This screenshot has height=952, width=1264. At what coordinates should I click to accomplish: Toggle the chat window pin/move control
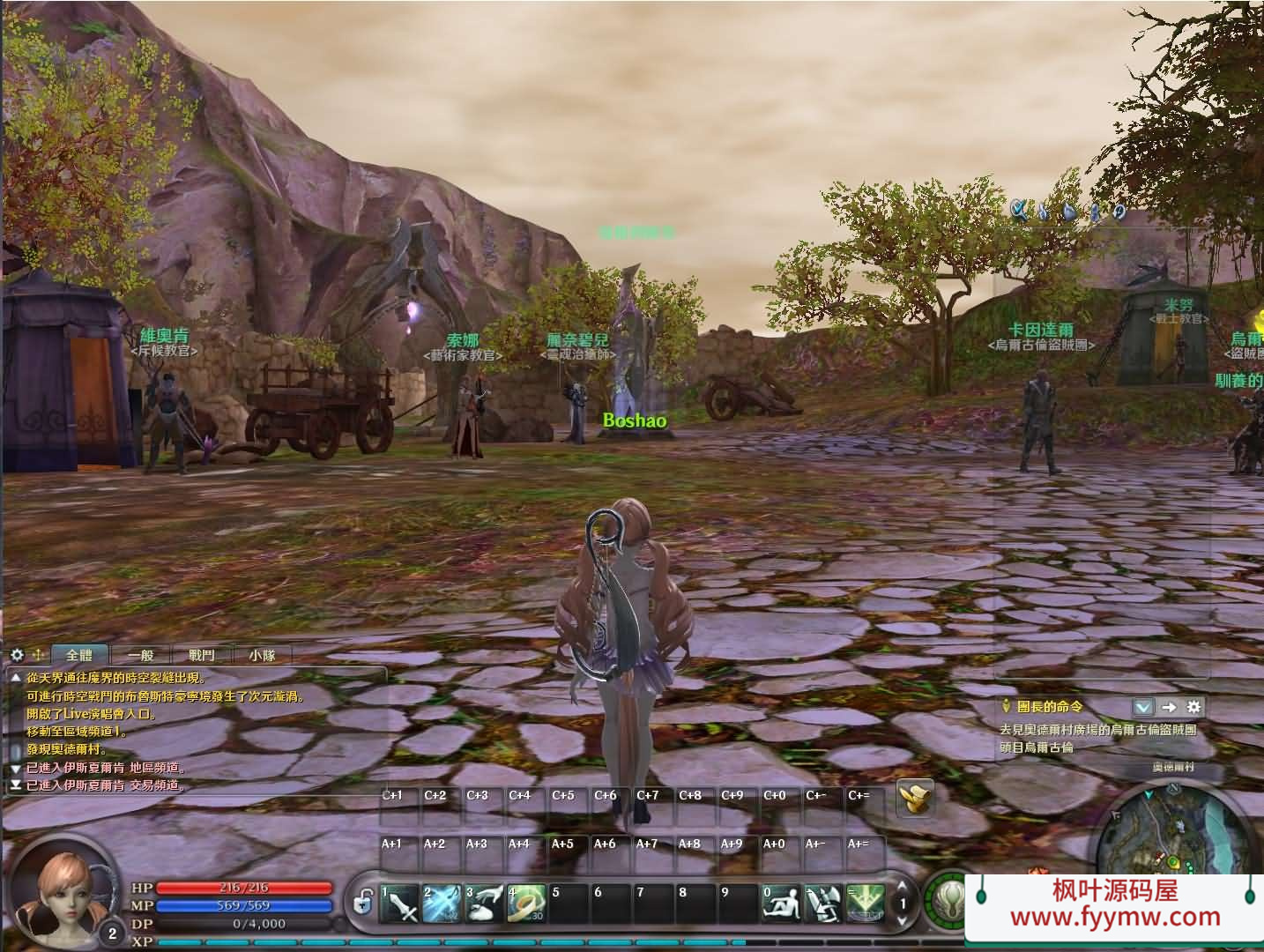(x=37, y=654)
